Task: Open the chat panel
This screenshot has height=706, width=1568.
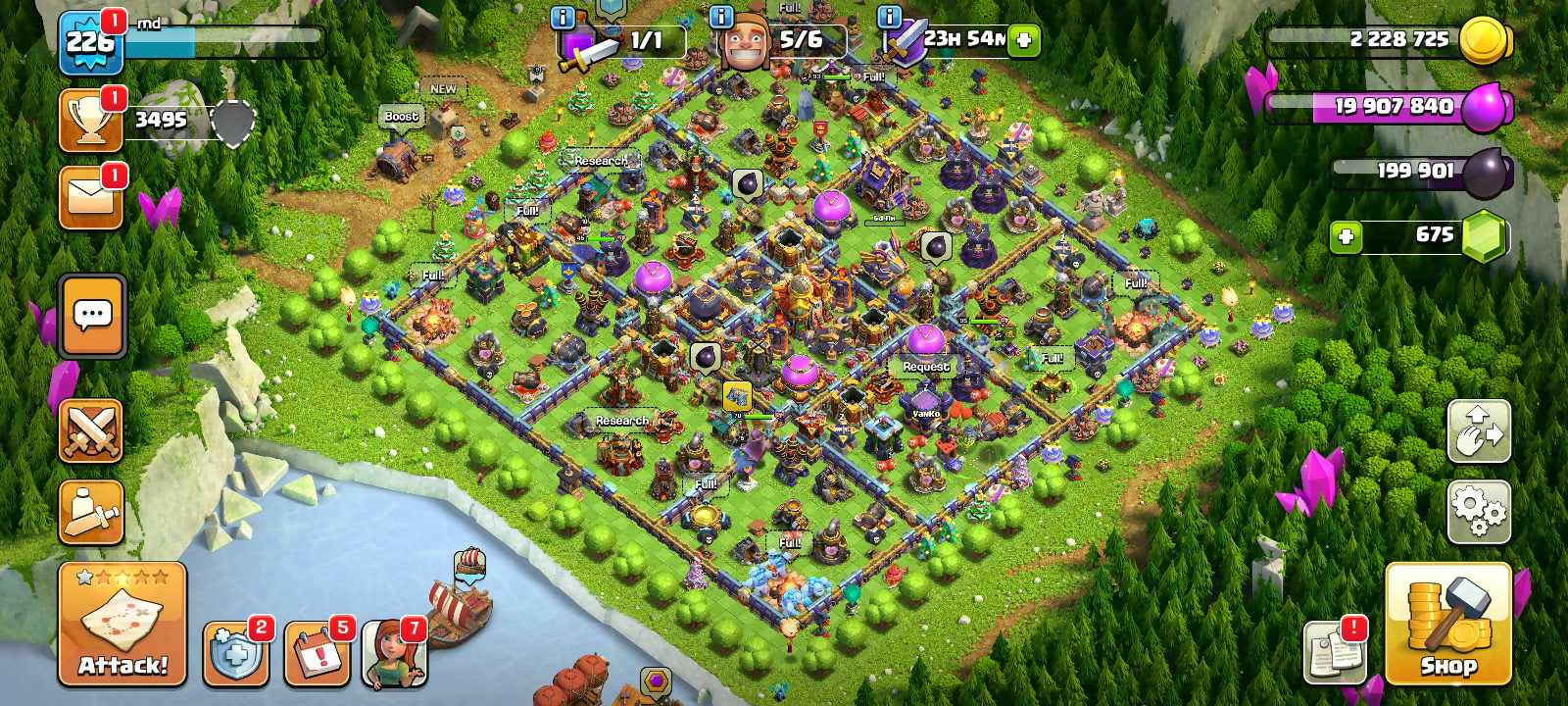Action: [x=92, y=316]
